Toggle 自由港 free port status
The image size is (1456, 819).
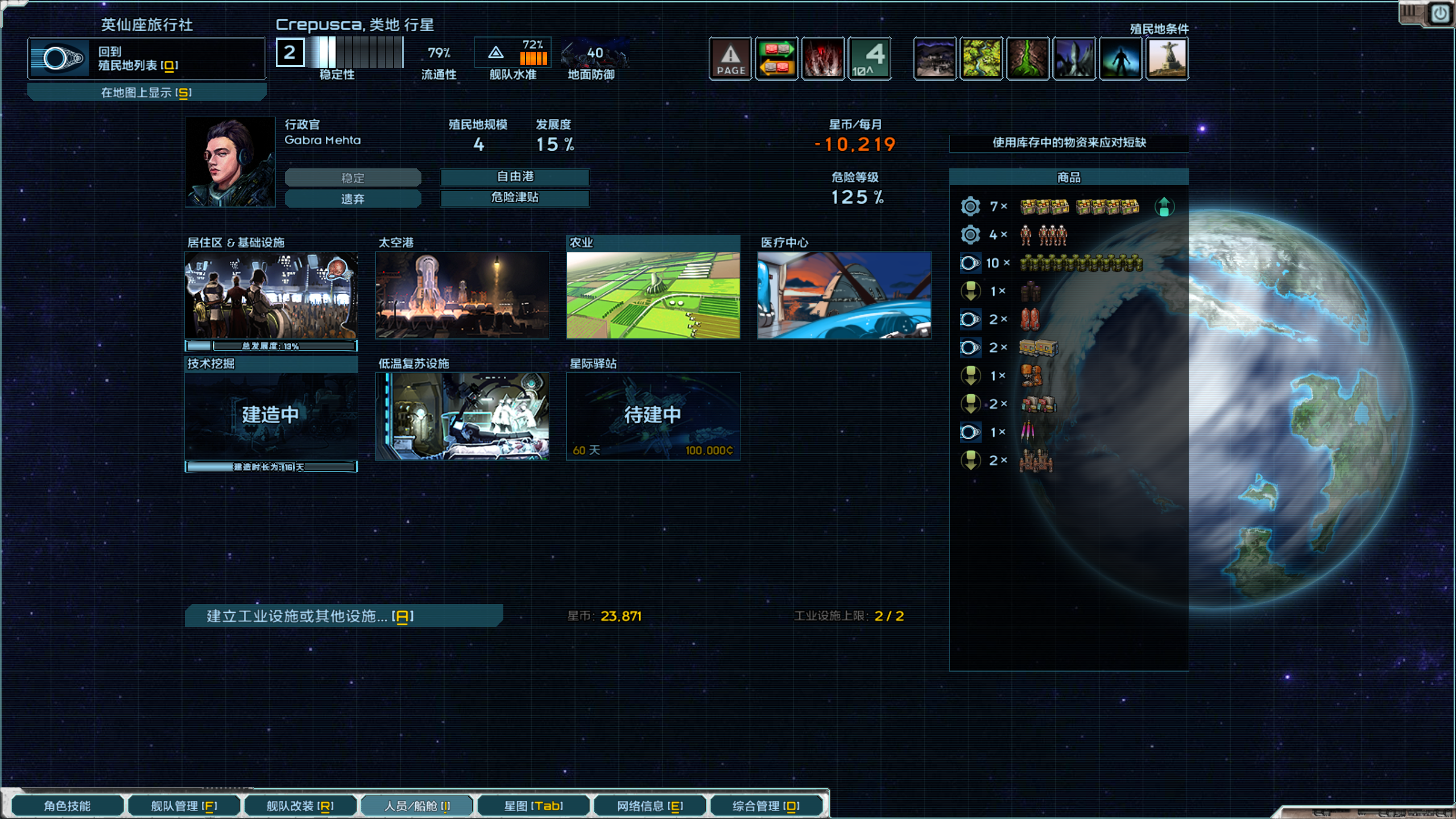(x=515, y=177)
